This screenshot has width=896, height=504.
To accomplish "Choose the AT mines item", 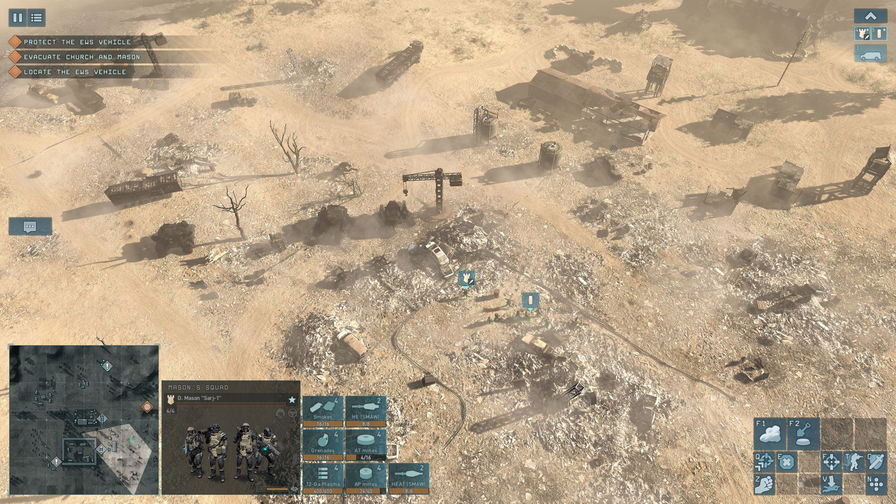I will (365, 444).
